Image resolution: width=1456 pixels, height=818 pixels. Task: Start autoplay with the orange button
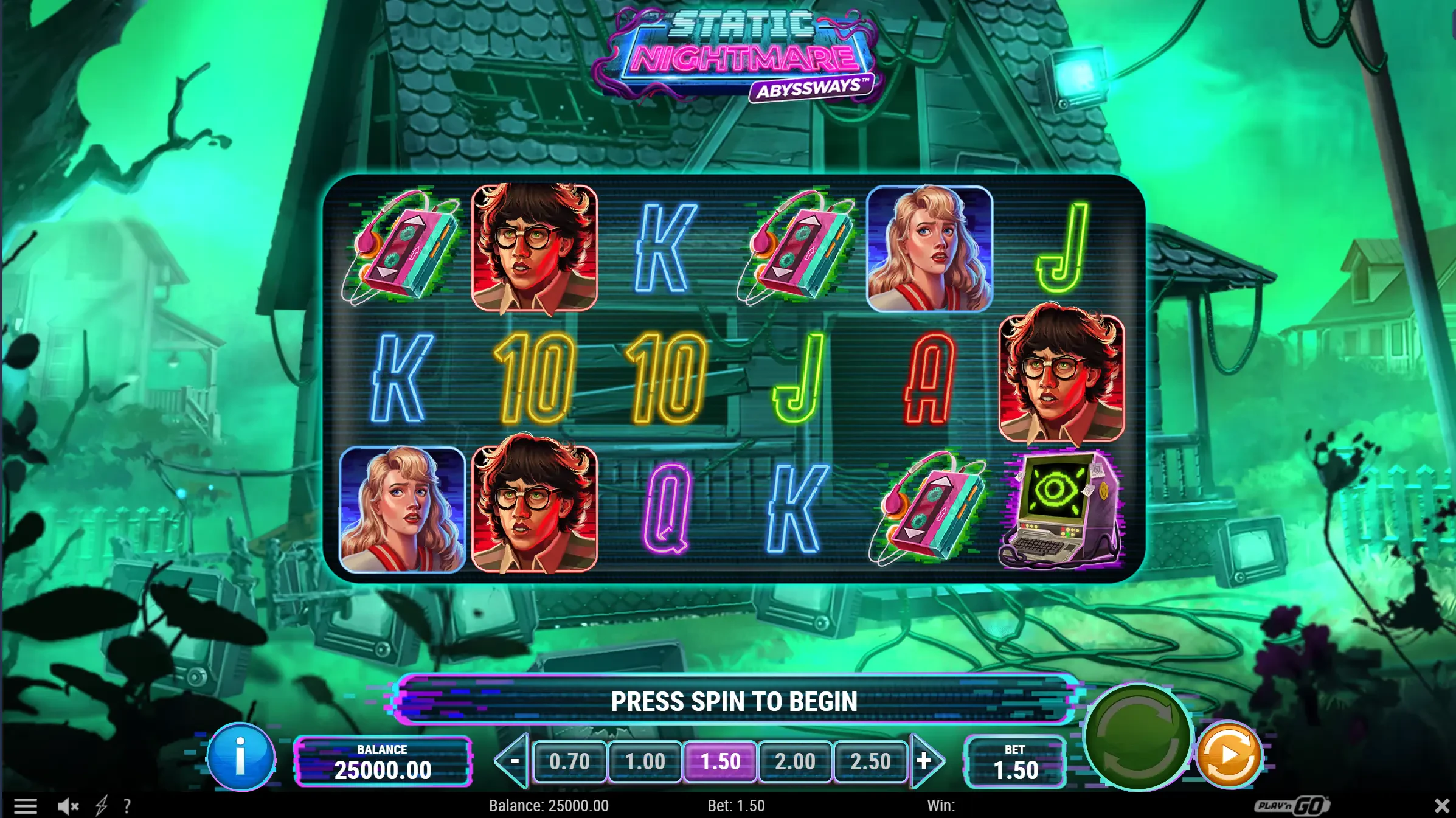[x=1229, y=755]
